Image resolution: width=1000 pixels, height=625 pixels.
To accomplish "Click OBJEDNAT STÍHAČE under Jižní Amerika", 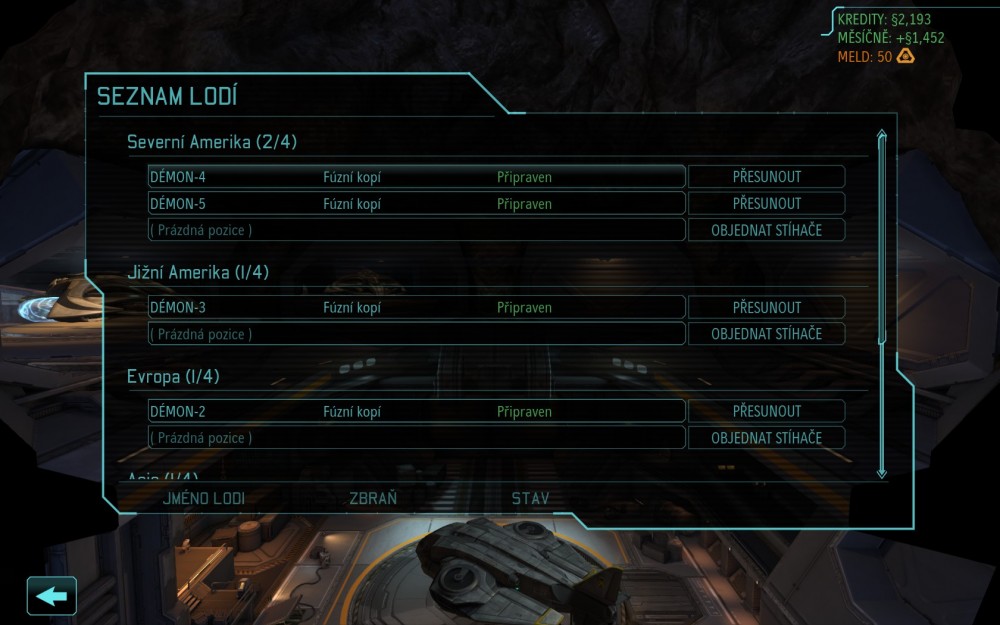I will pyautogui.click(x=766, y=334).
